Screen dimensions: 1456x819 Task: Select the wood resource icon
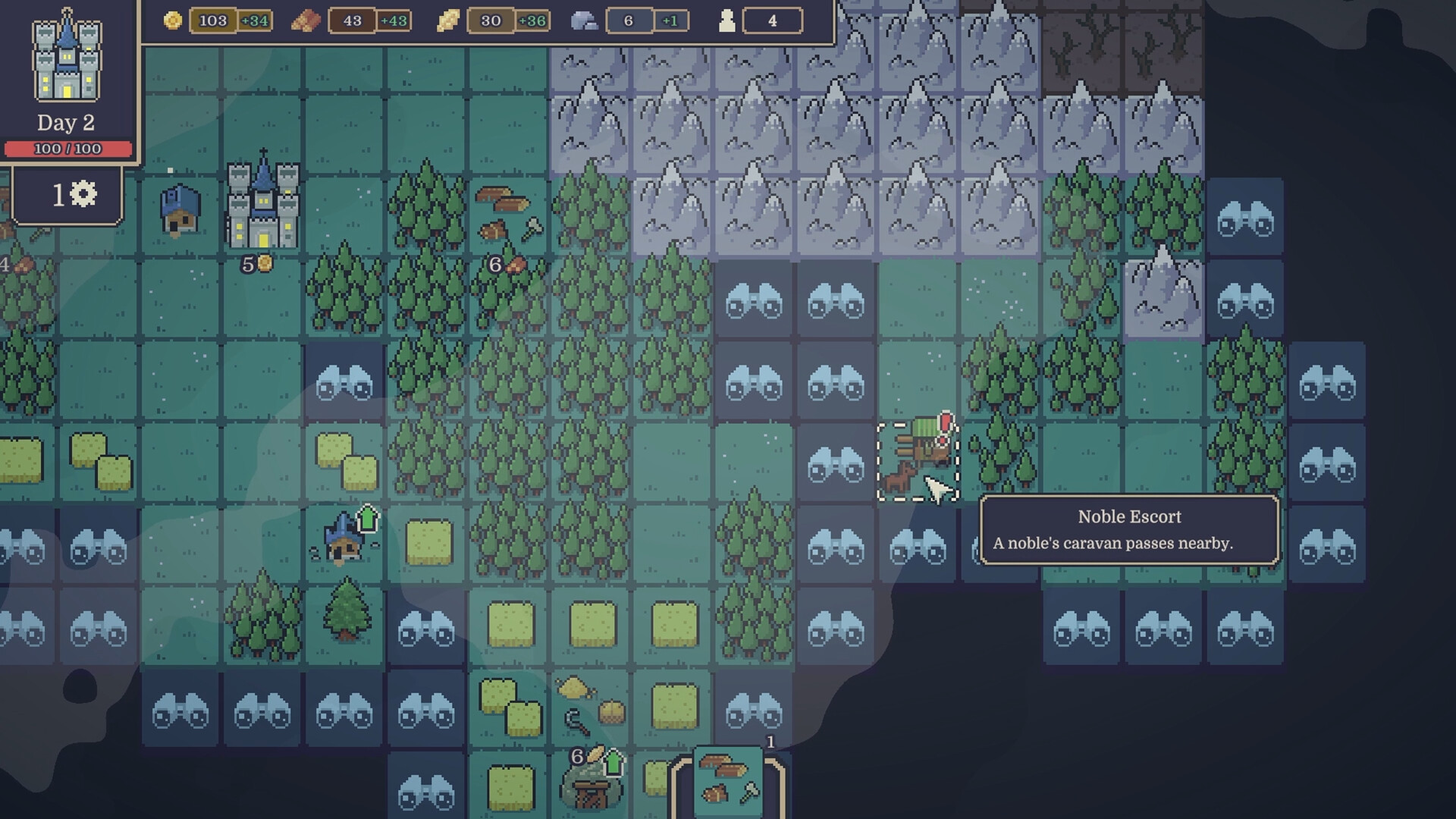coord(306,21)
